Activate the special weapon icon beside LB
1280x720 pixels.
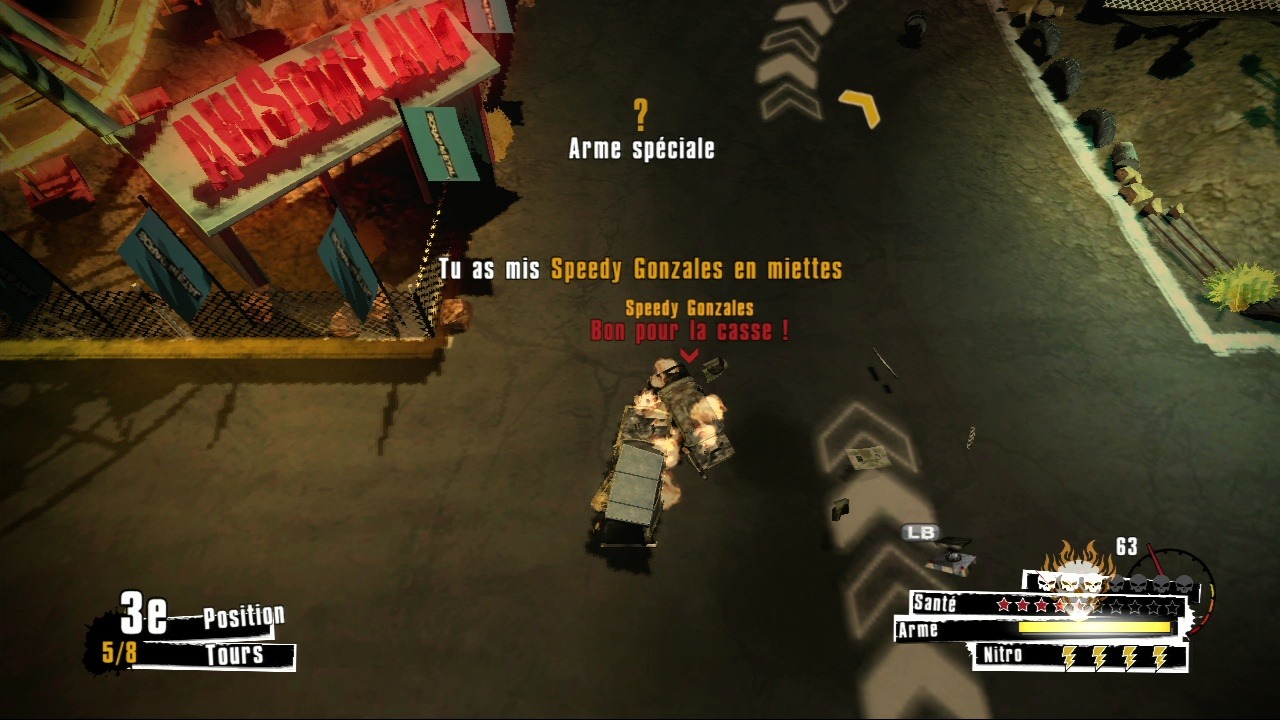pyautogui.click(x=952, y=556)
